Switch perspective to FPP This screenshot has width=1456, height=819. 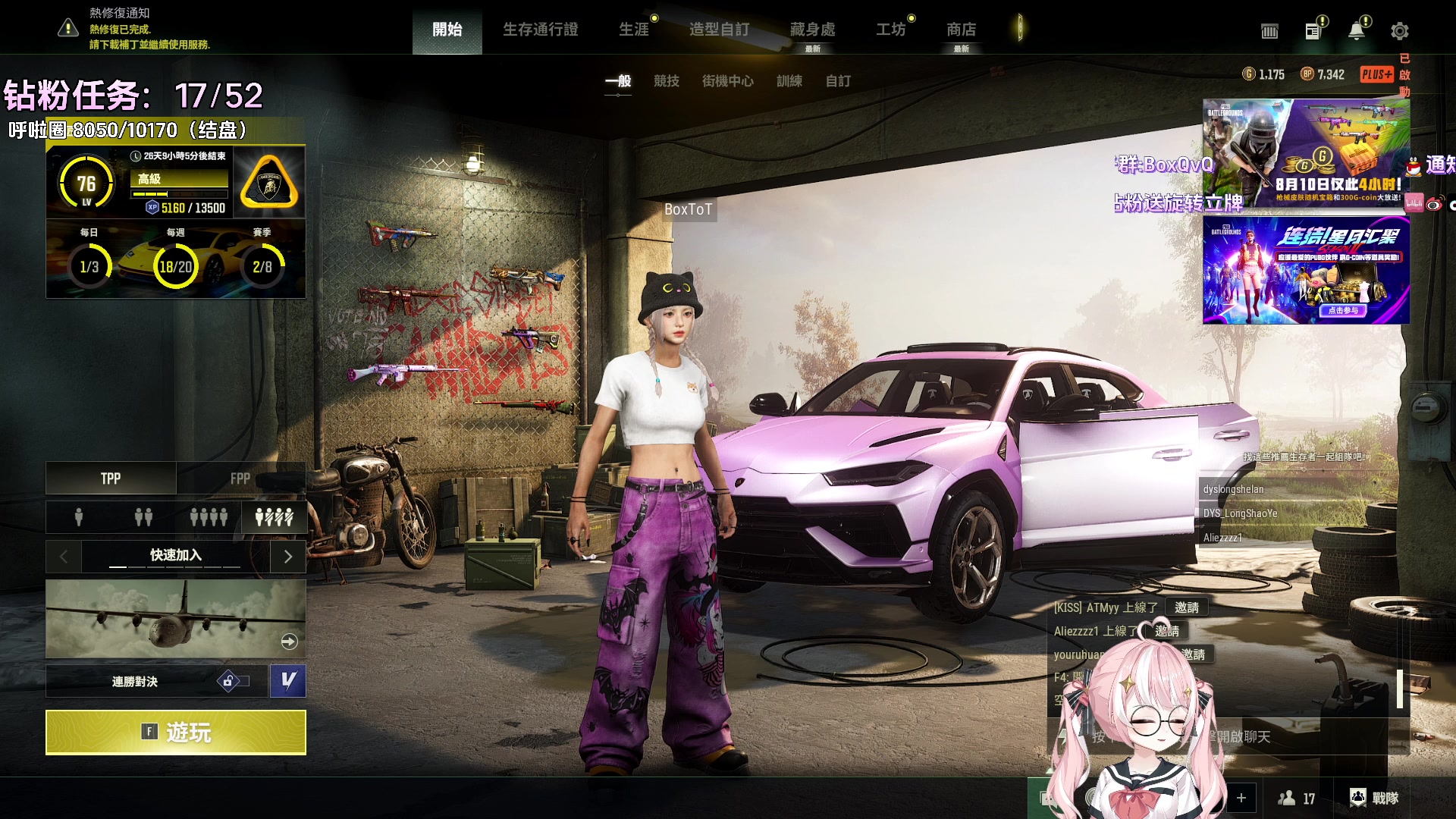pyautogui.click(x=240, y=479)
